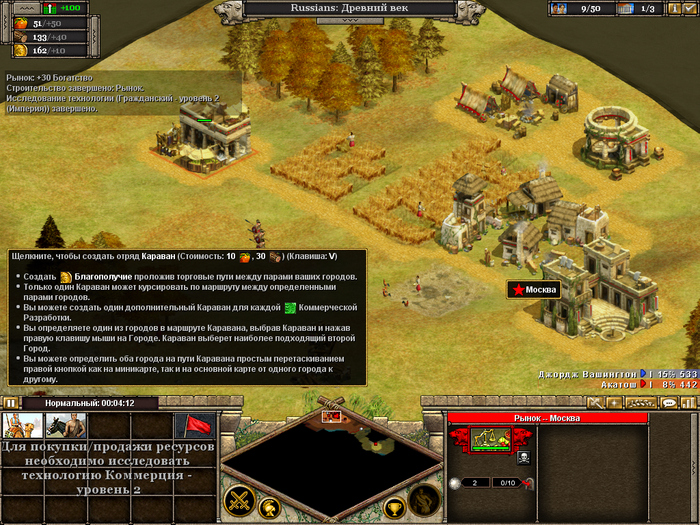The width and height of the screenshot is (700, 525).
Task: Click the diamond-shaped minimap
Action: pos(332,455)
